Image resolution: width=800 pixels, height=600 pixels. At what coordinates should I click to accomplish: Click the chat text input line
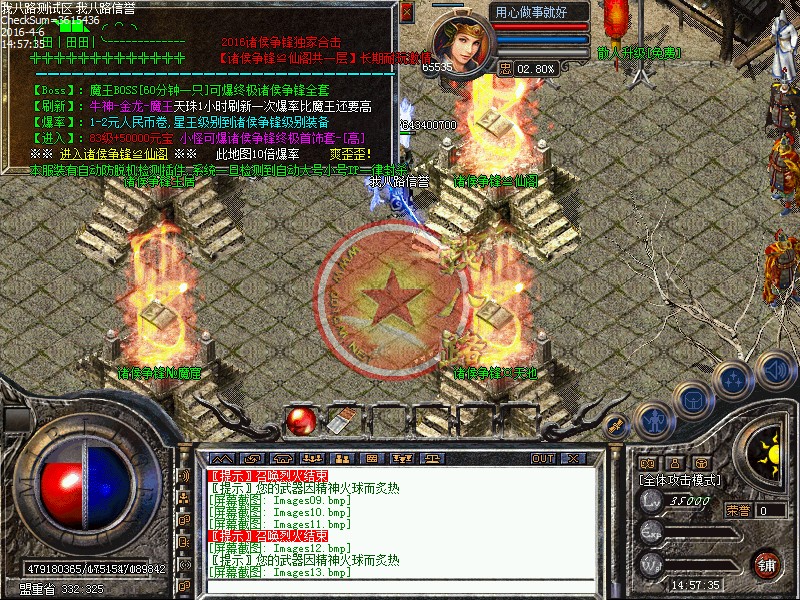[x=400, y=587]
